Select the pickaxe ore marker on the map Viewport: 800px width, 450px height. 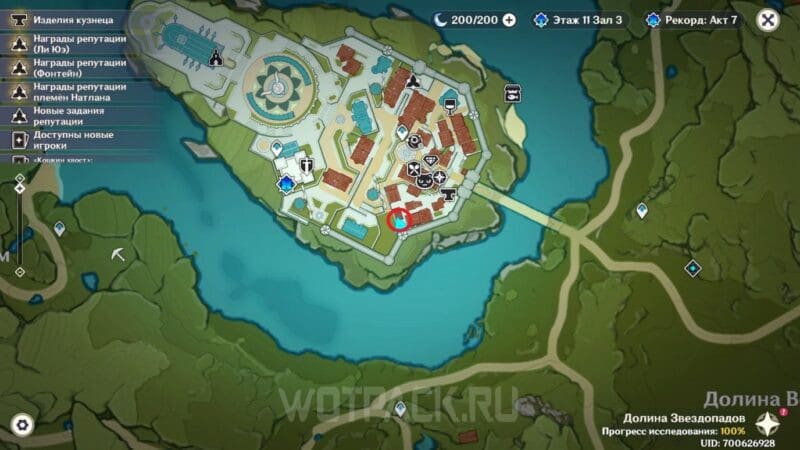[118, 255]
